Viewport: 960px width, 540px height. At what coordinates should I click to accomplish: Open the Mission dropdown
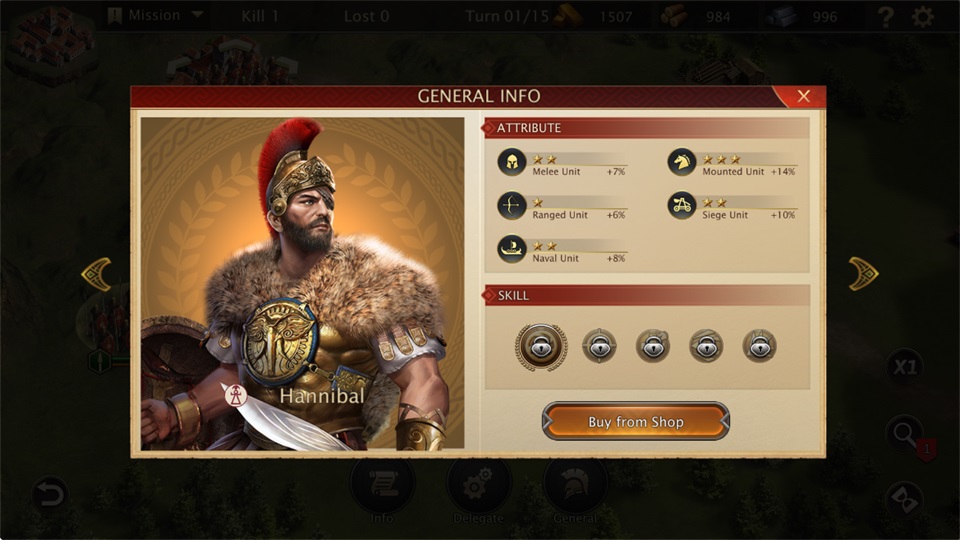coord(155,16)
